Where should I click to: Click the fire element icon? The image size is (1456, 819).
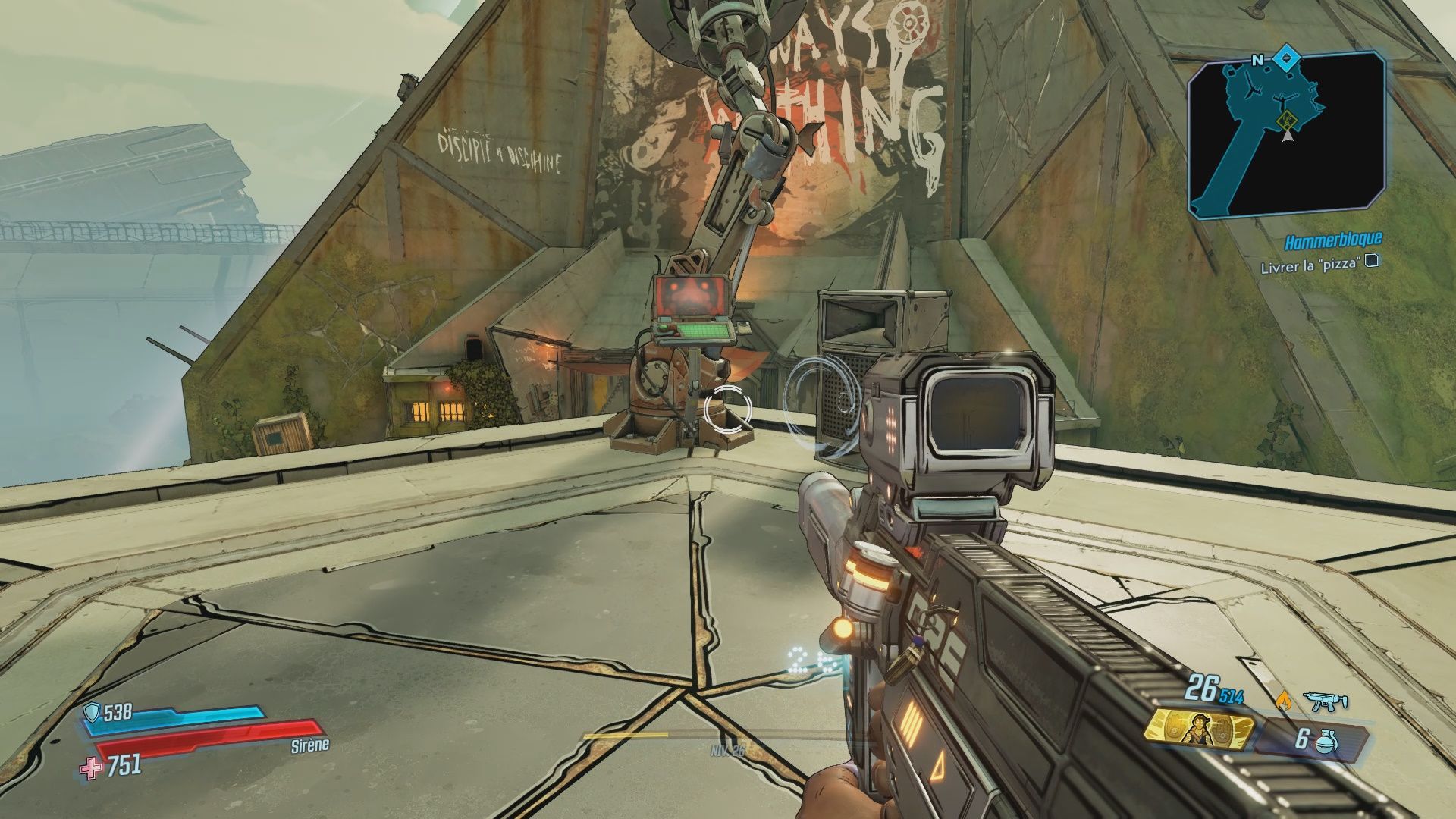1282,700
